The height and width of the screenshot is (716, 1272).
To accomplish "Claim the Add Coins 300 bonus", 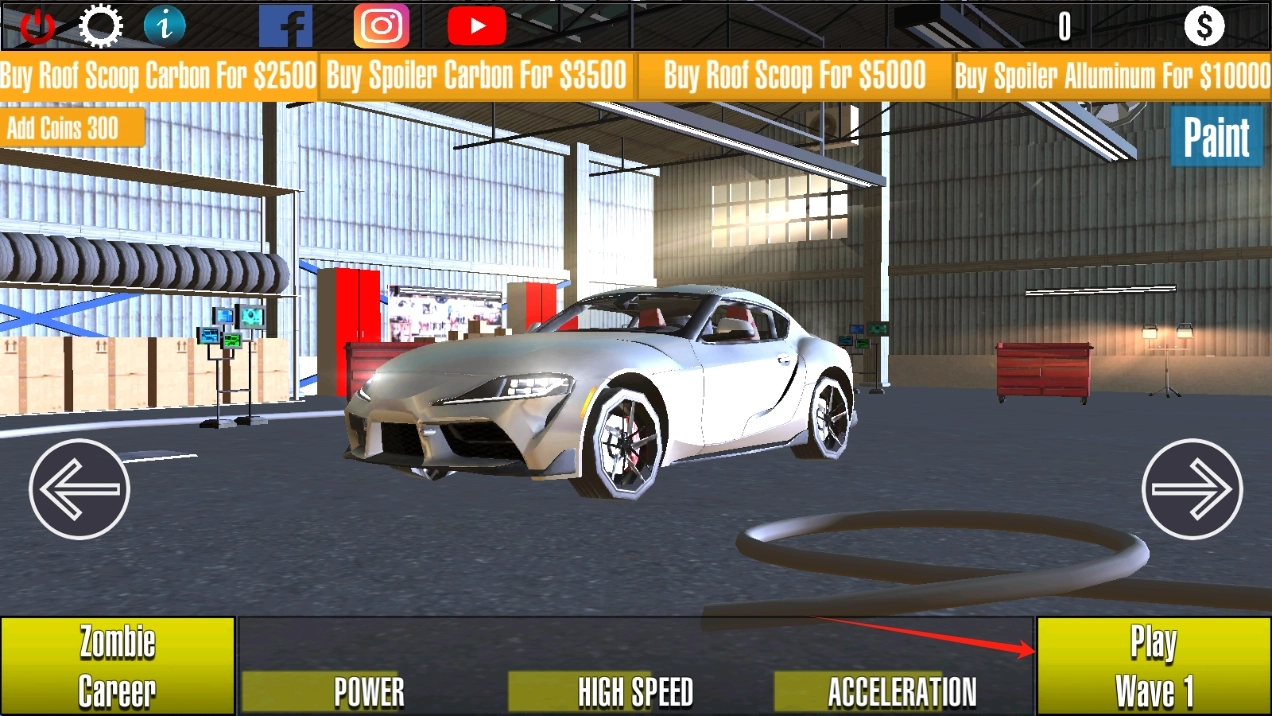I will click(x=72, y=128).
